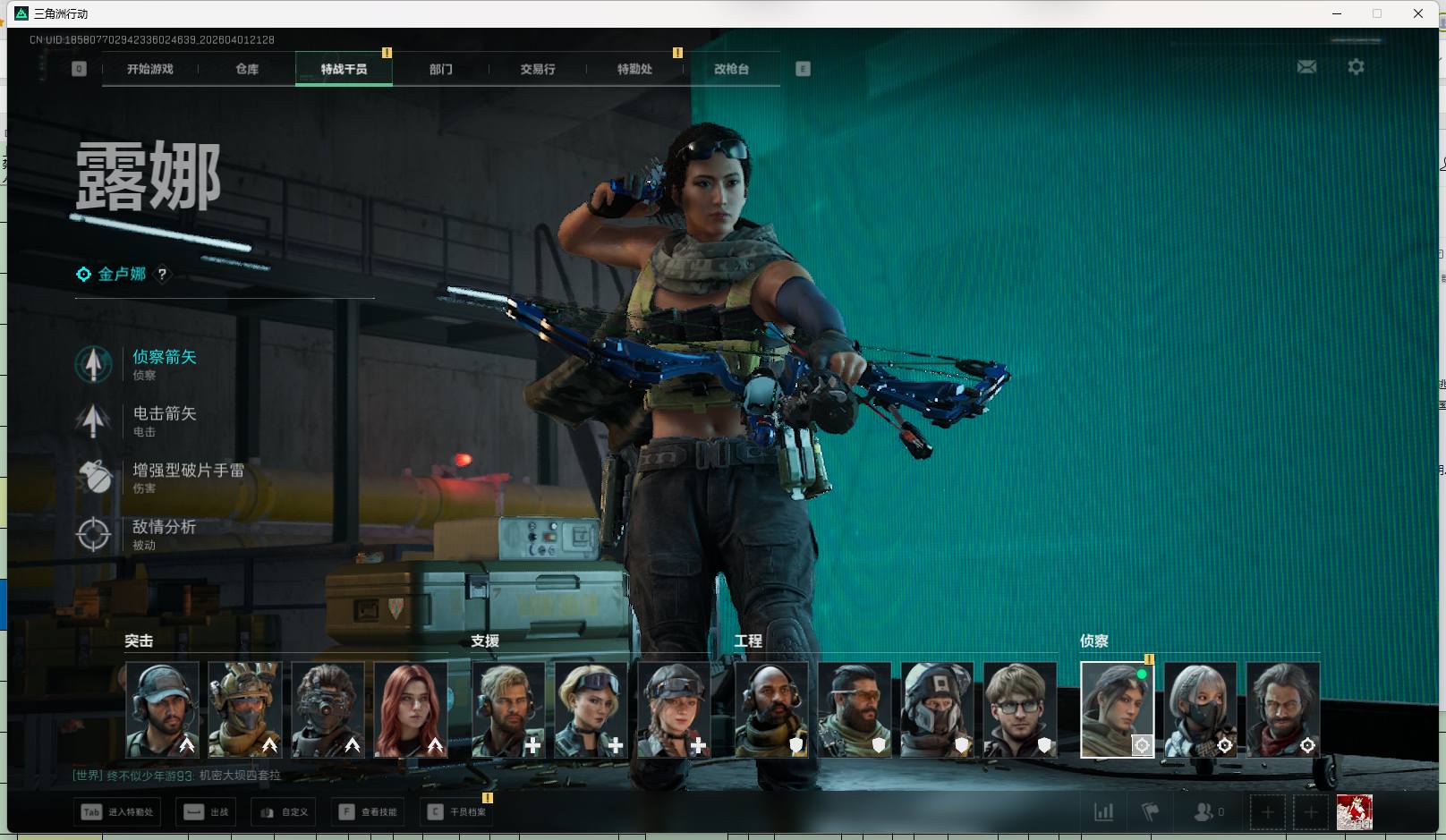Viewport: 1446px width, 840px height.
Task: Open settings with the gear icon
Action: coord(1356,67)
